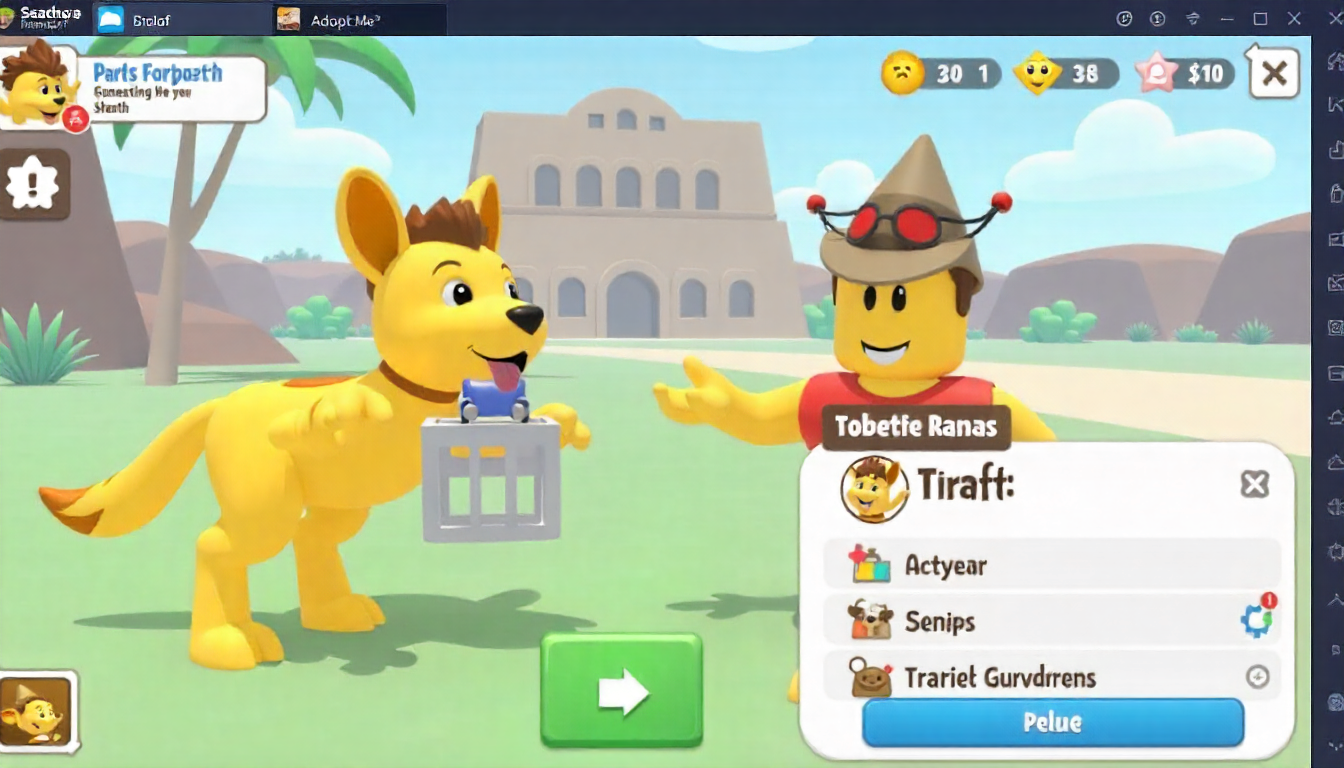Screen dimensions: 1344x768
Task: Close the game screen with top X
Action: (x=1274, y=73)
